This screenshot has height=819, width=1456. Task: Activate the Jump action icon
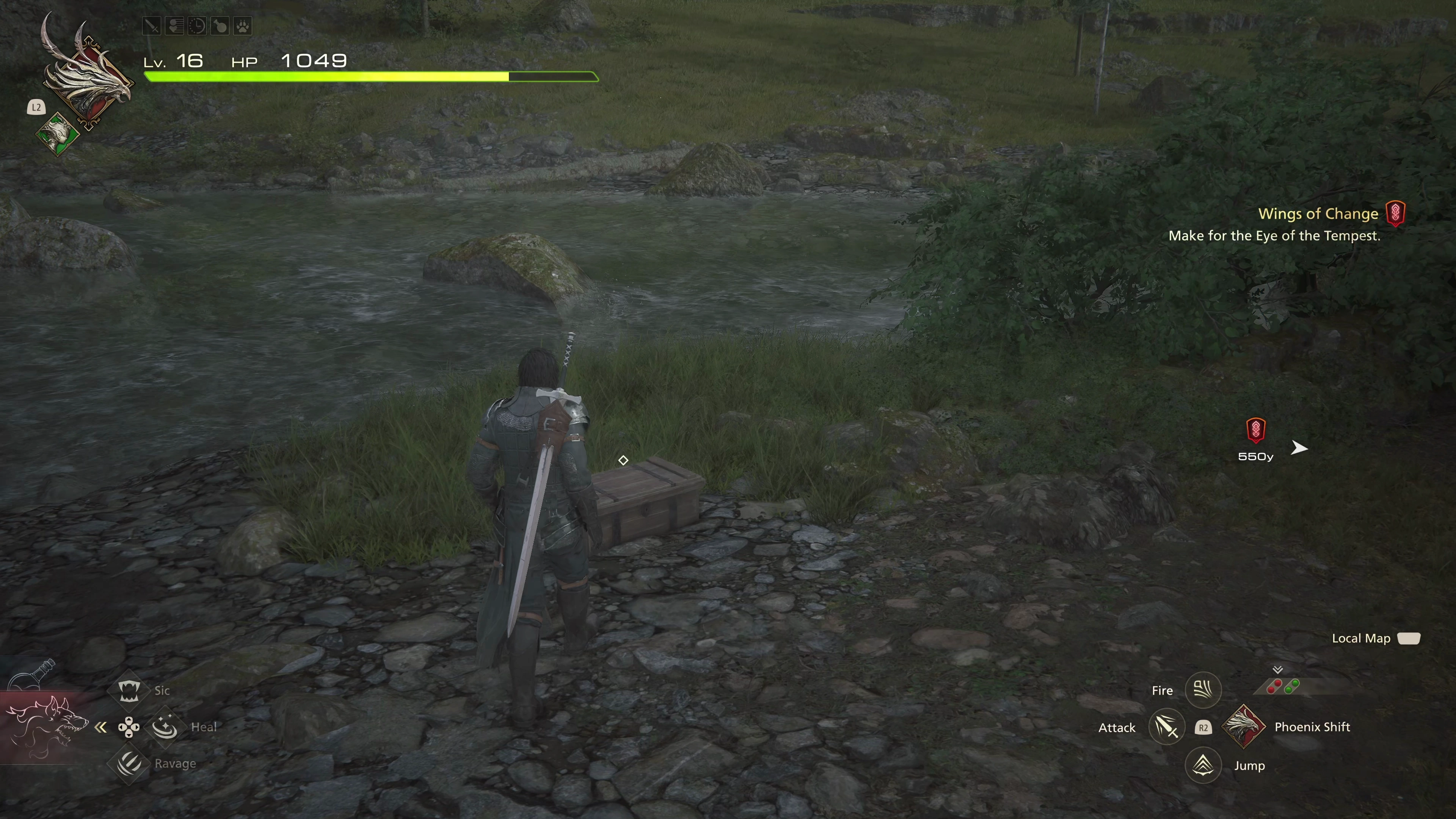point(1203,765)
